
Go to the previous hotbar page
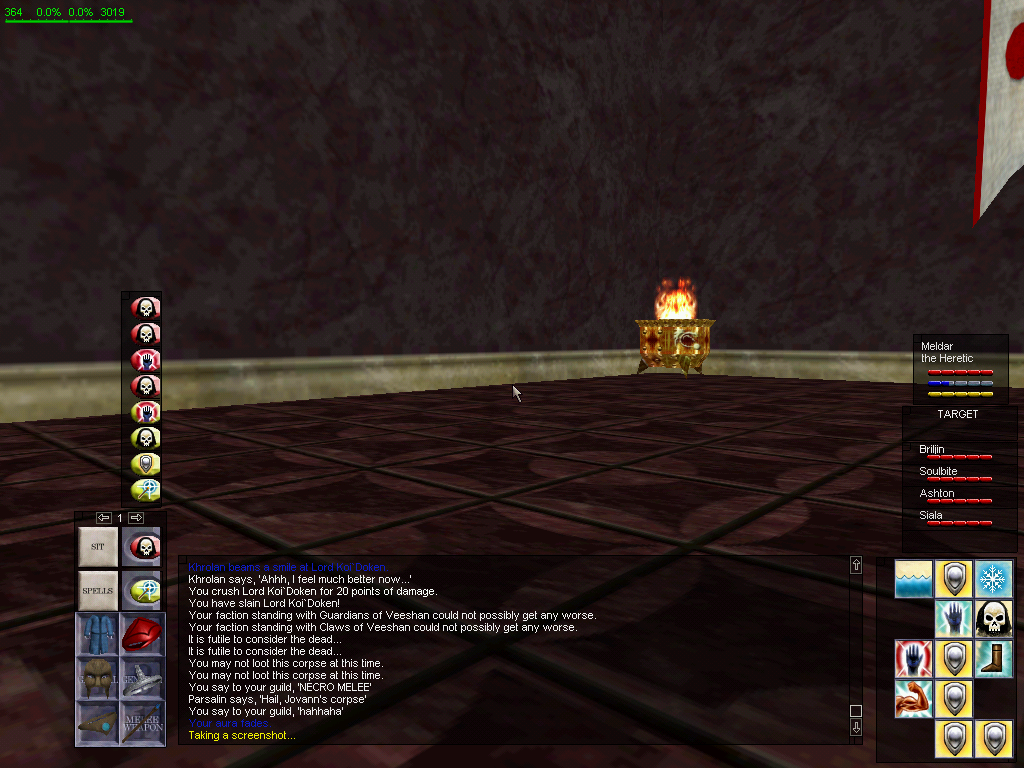pyautogui.click(x=103, y=518)
